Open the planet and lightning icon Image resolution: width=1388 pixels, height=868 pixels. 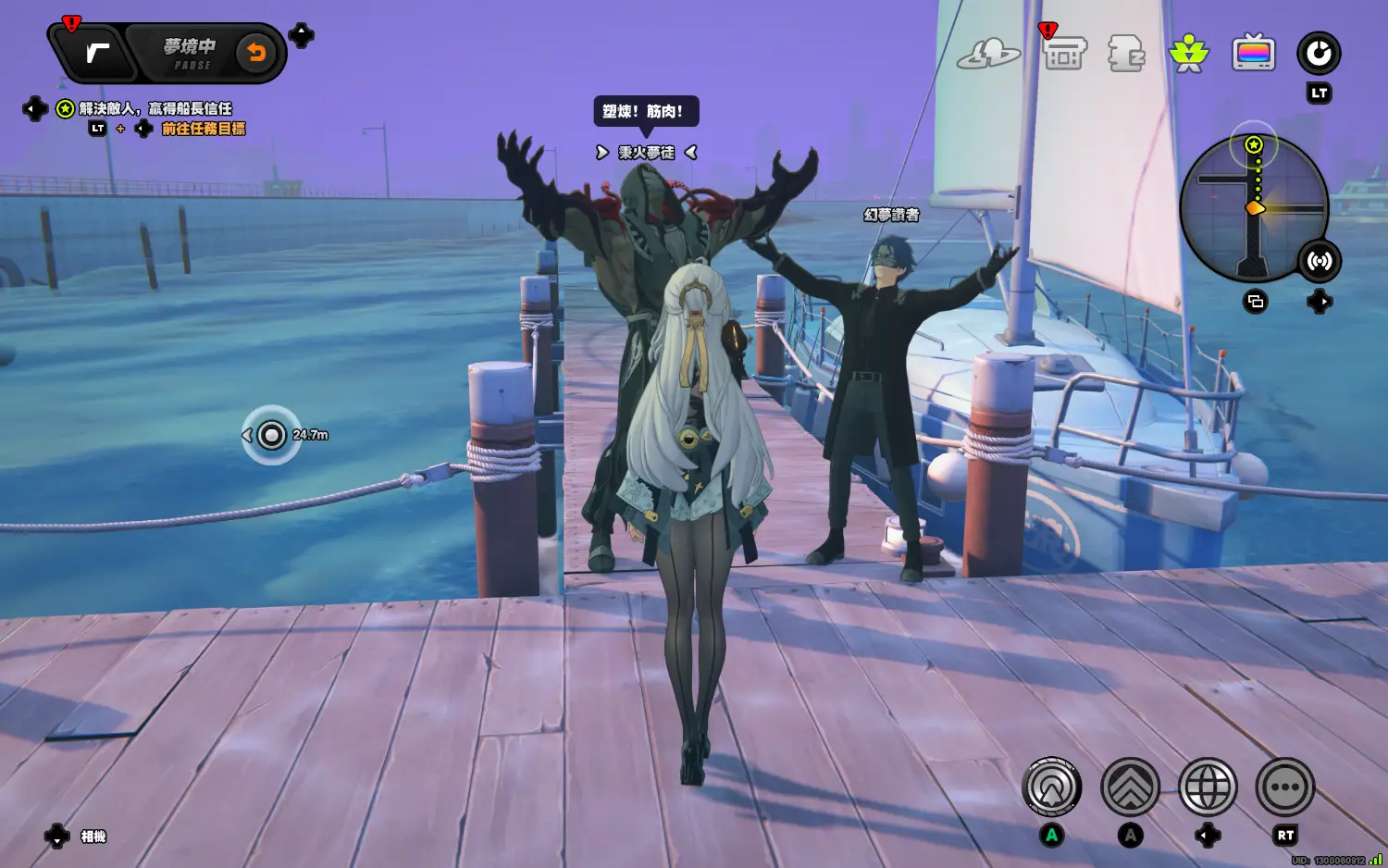coord(988,54)
